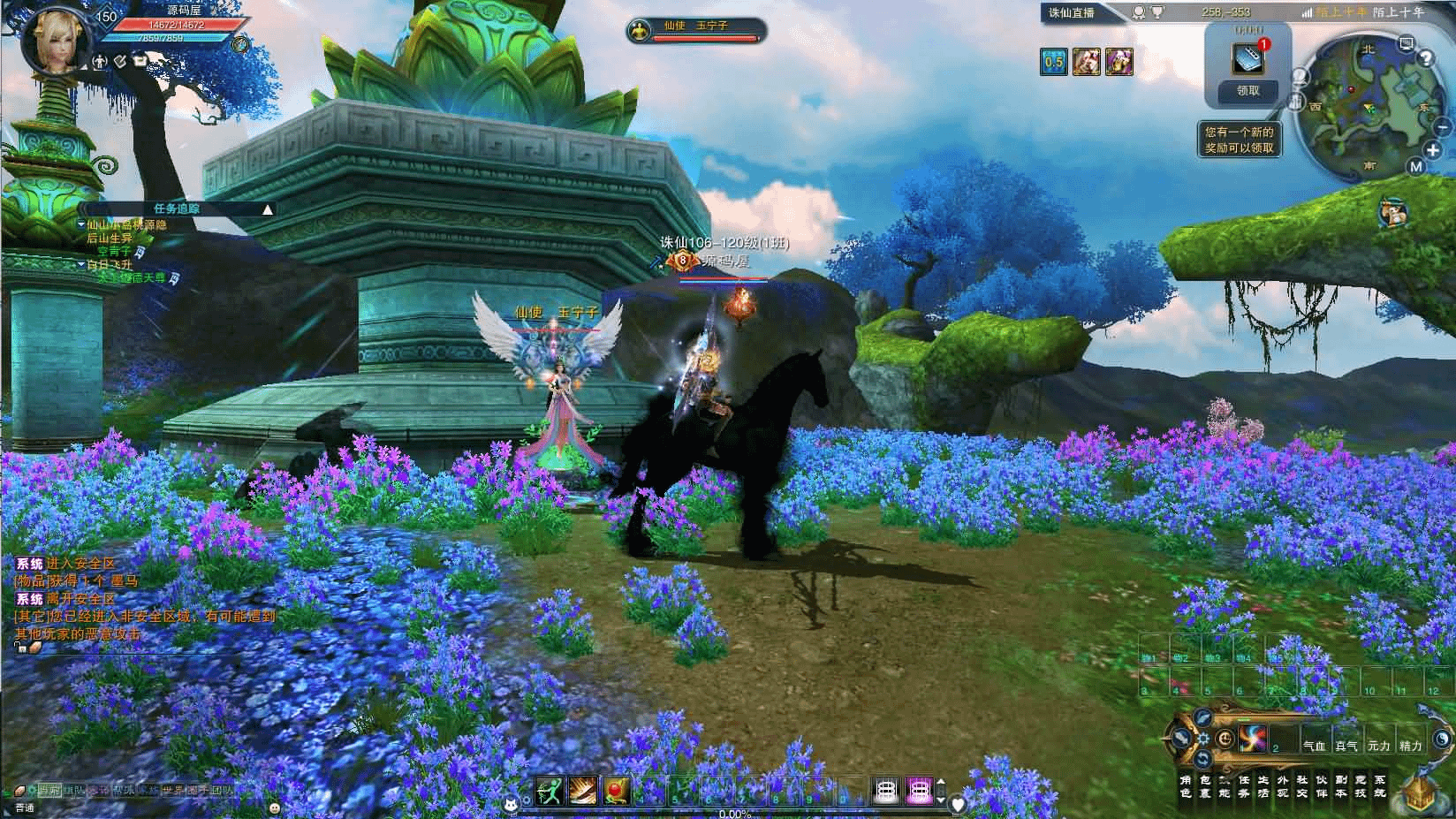
Task: Activate the pink glowing cage skill
Action: (919, 791)
